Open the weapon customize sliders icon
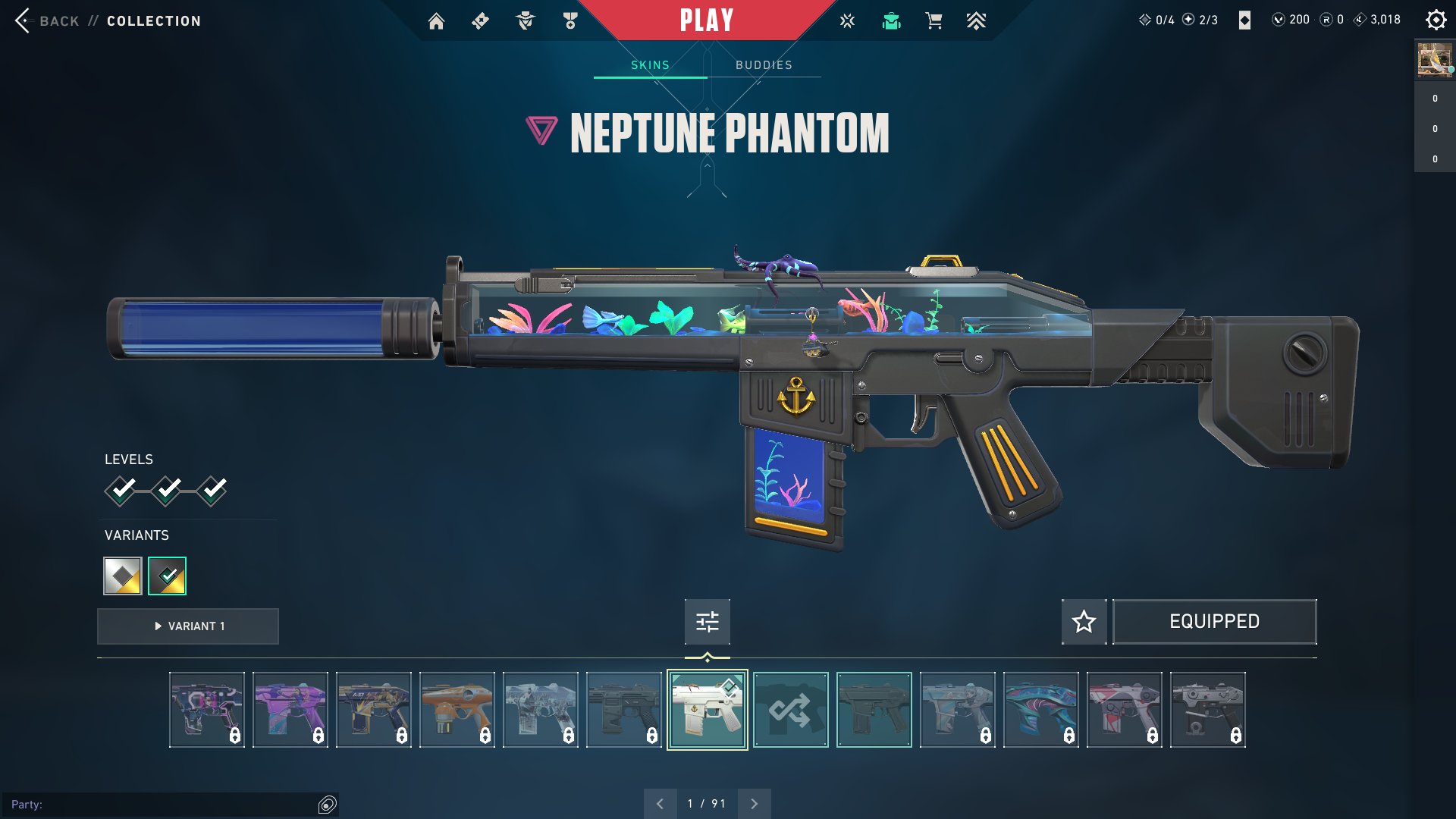 click(707, 621)
